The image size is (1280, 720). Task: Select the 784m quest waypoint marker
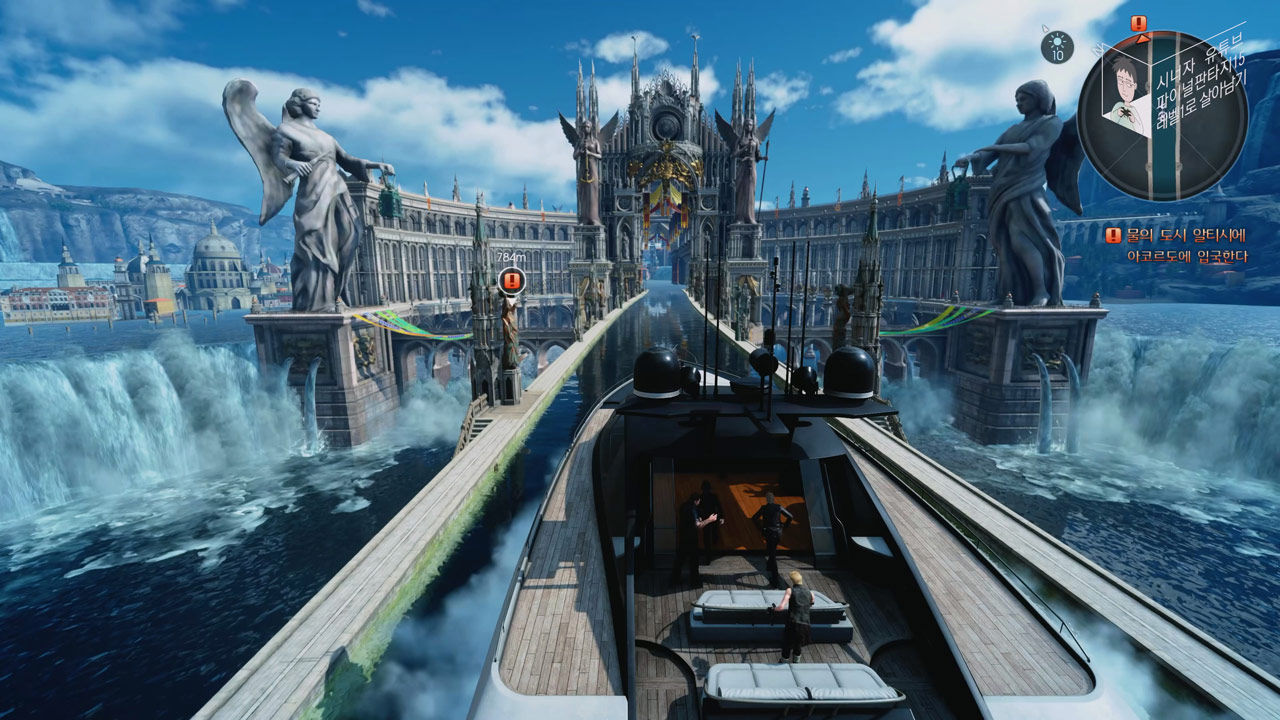512,280
